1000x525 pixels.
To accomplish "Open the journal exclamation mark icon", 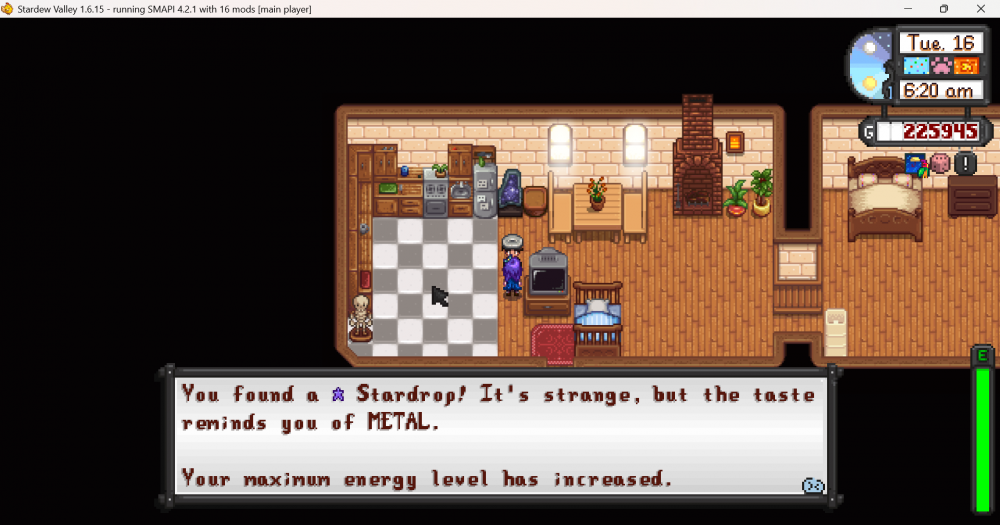I will [965, 164].
